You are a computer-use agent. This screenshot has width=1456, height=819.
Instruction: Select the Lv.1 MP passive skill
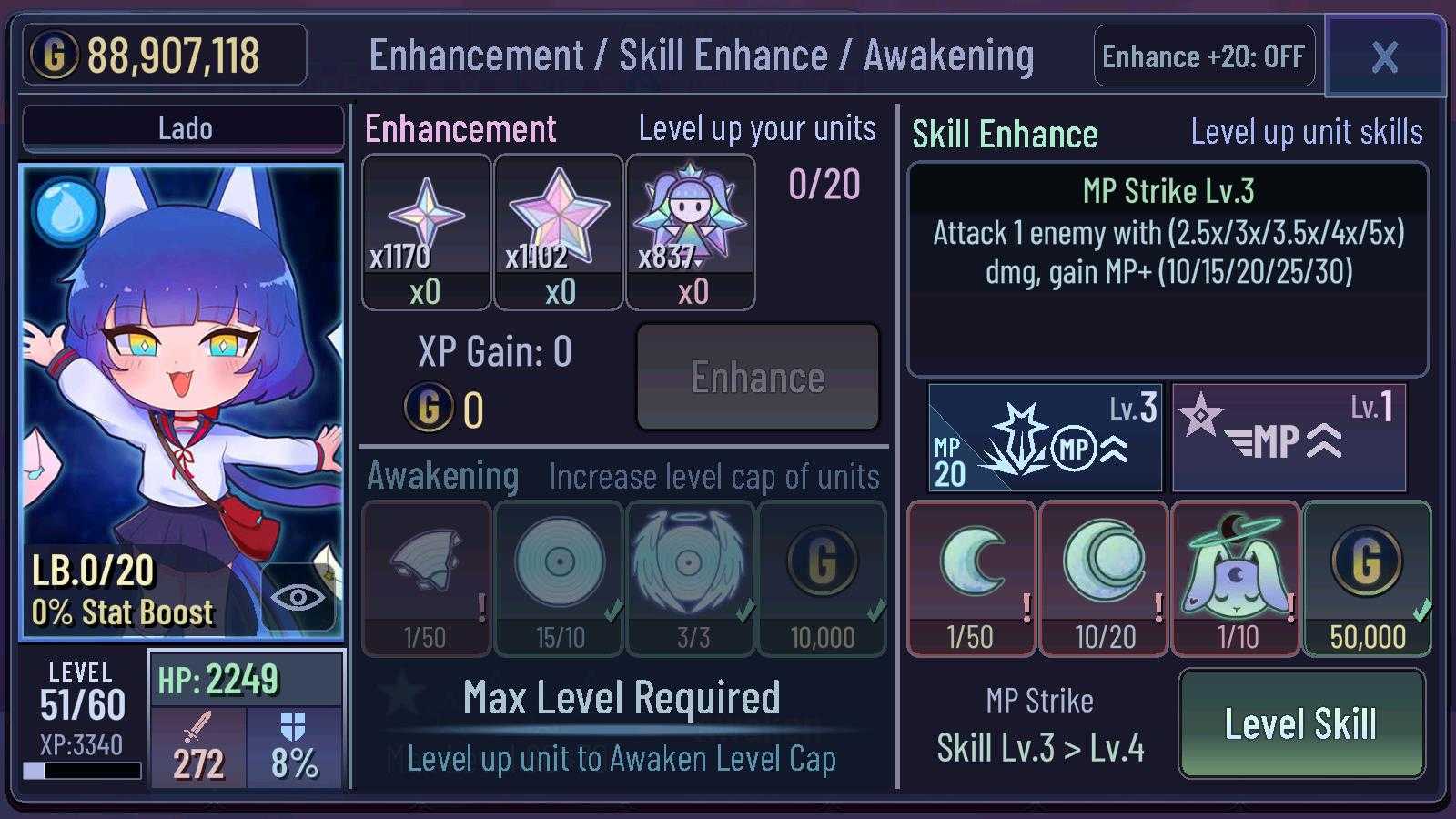coord(1289,438)
